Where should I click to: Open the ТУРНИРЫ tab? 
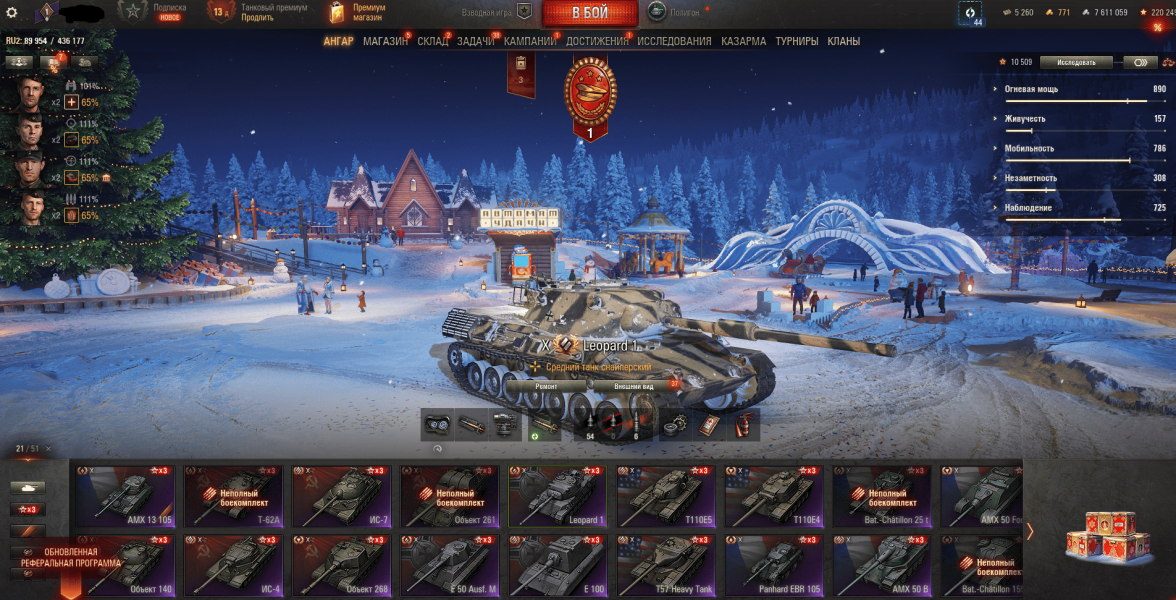pos(796,41)
